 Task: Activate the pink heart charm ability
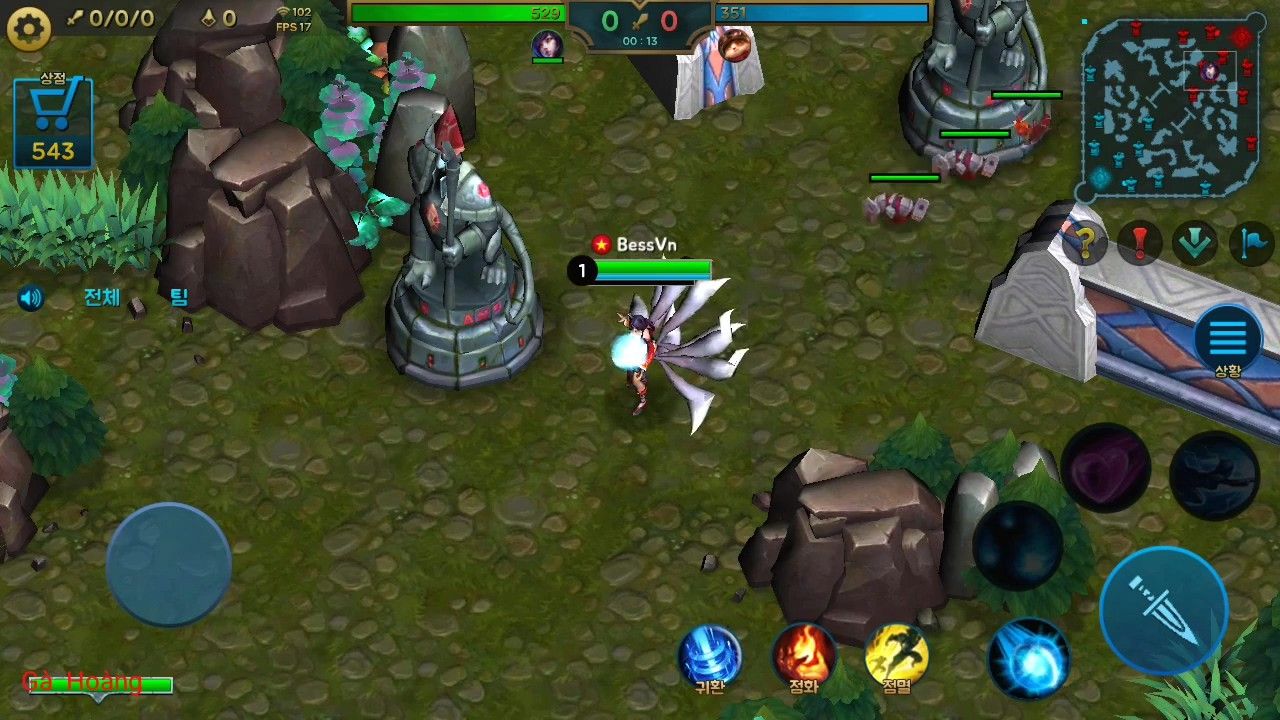1105,468
